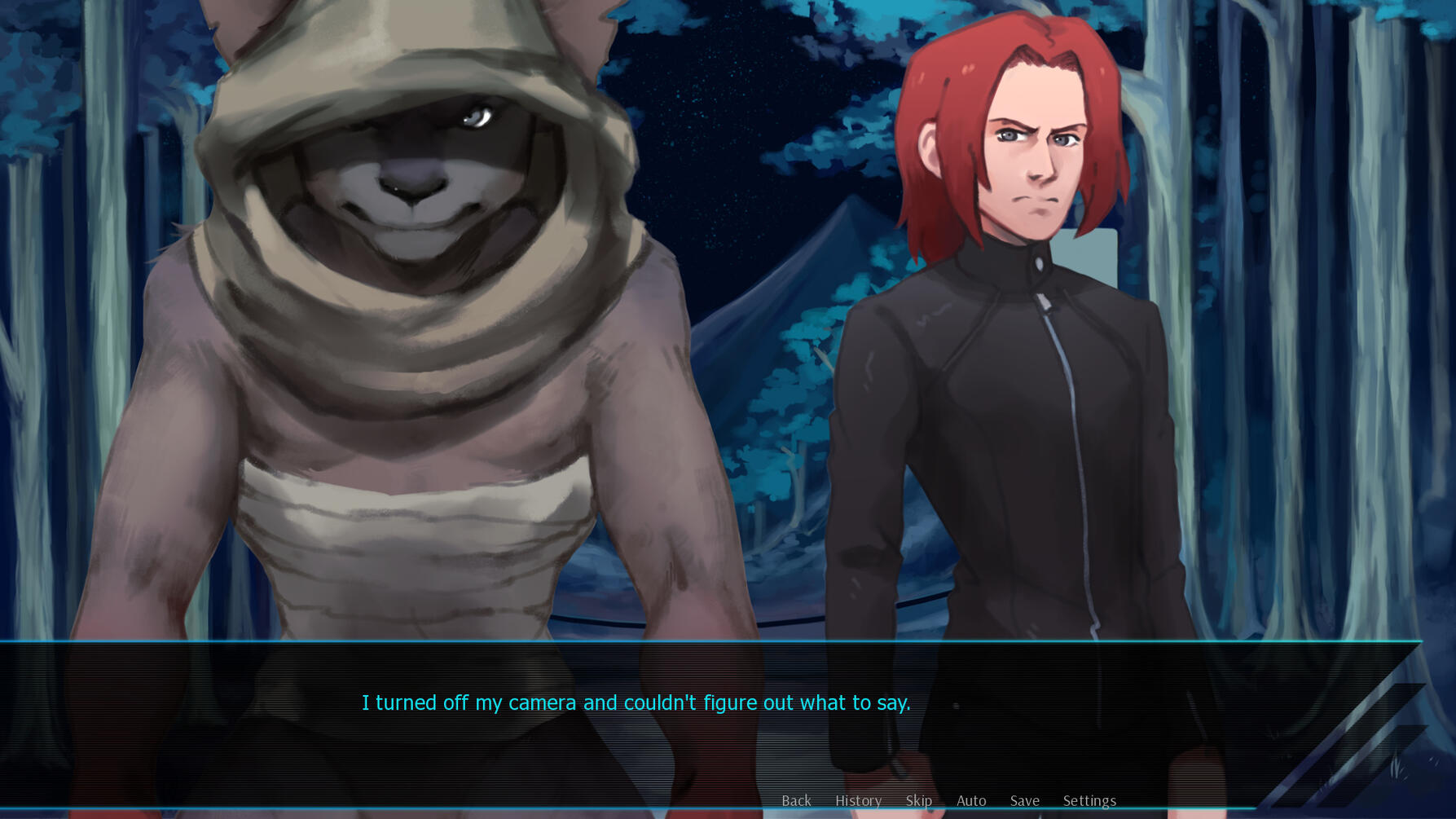The height and width of the screenshot is (819, 1456).
Task: Toggle Skip mode on
Action: [x=919, y=800]
